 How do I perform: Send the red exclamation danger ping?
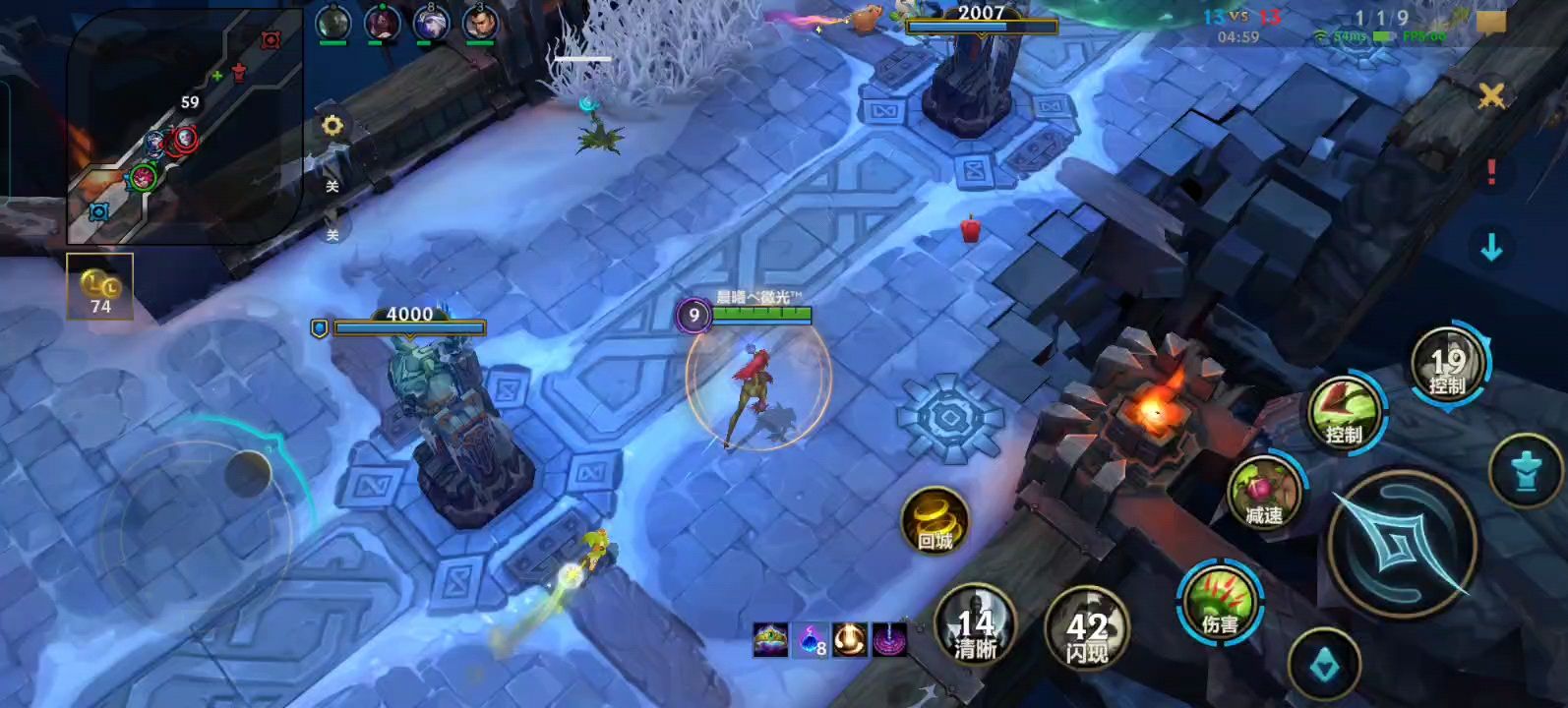click(1491, 172)
